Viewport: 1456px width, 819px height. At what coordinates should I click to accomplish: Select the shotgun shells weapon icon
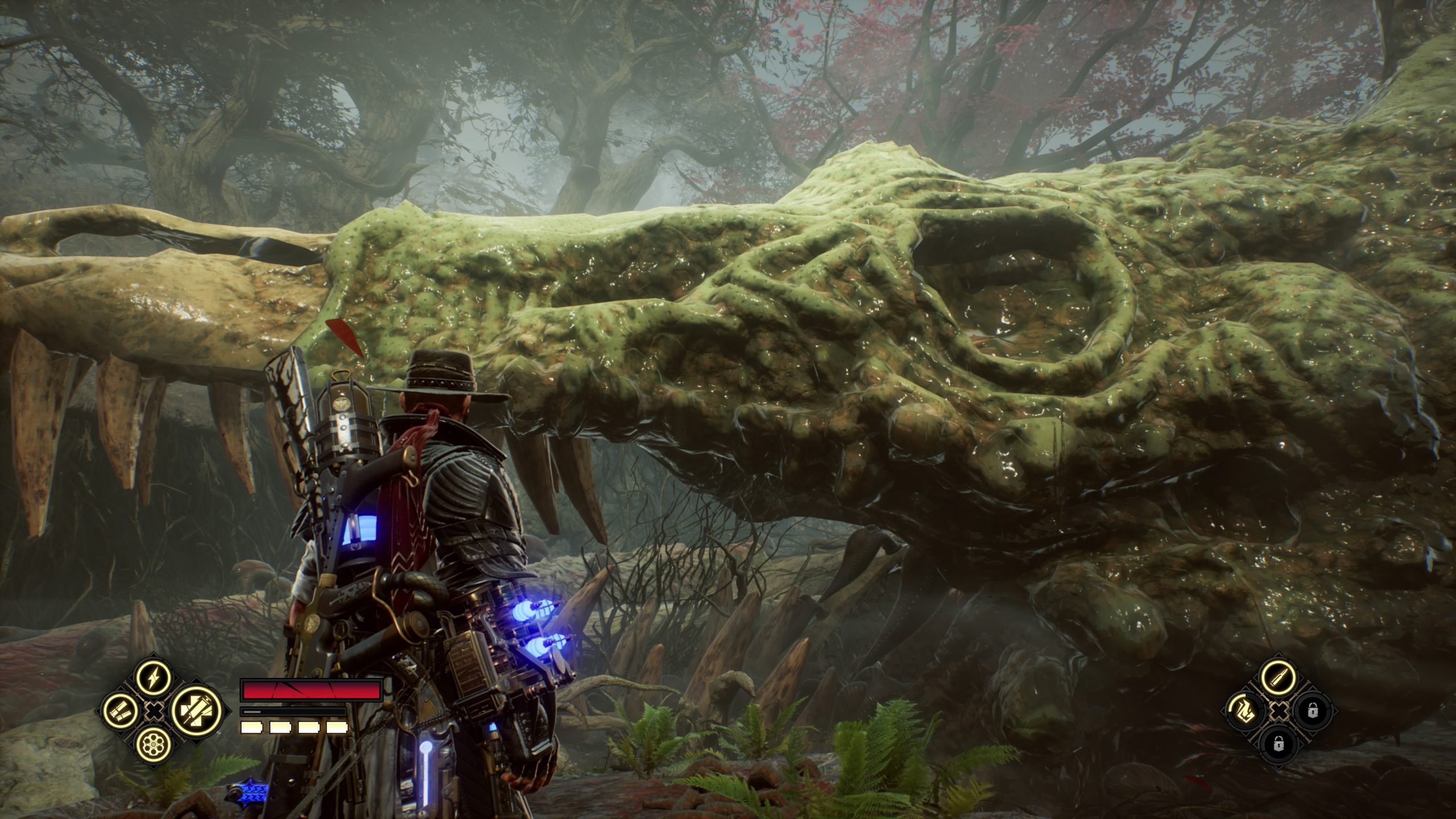tap(120, 710)
